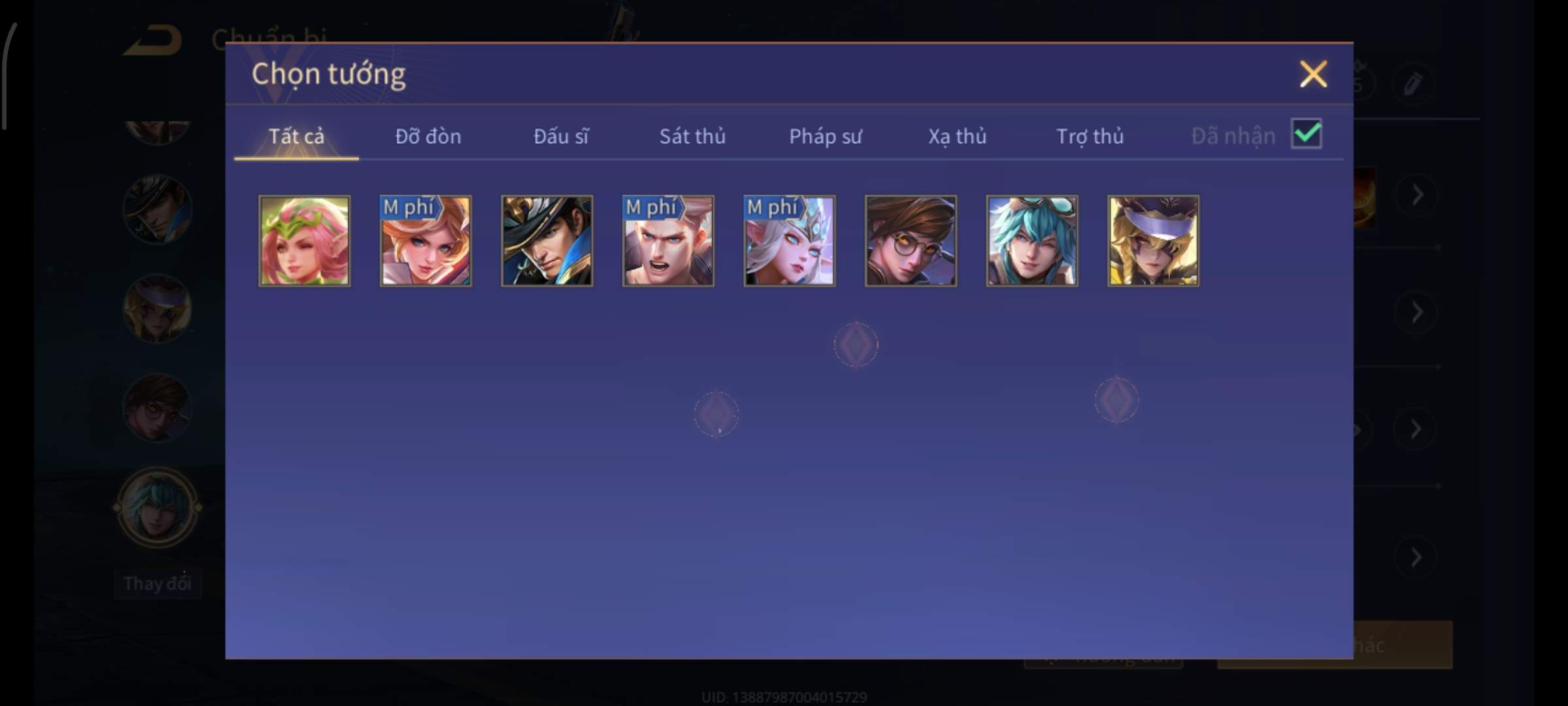1568x706 pixels.
Task: Close the Chọn tướng hero selection dialog
Action: 1313,74
